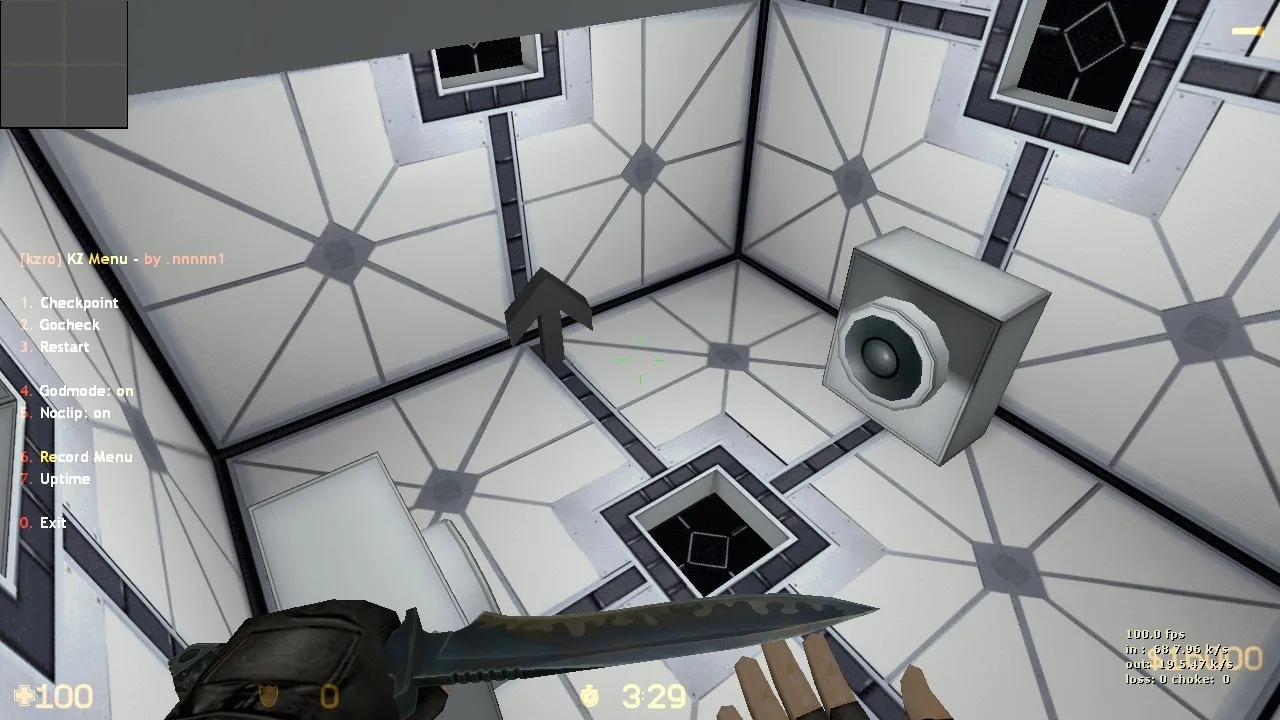Screen dimensions: 1280x720
Task: Choose Exit to close the KZ Menu
Action: click(44, 522)
